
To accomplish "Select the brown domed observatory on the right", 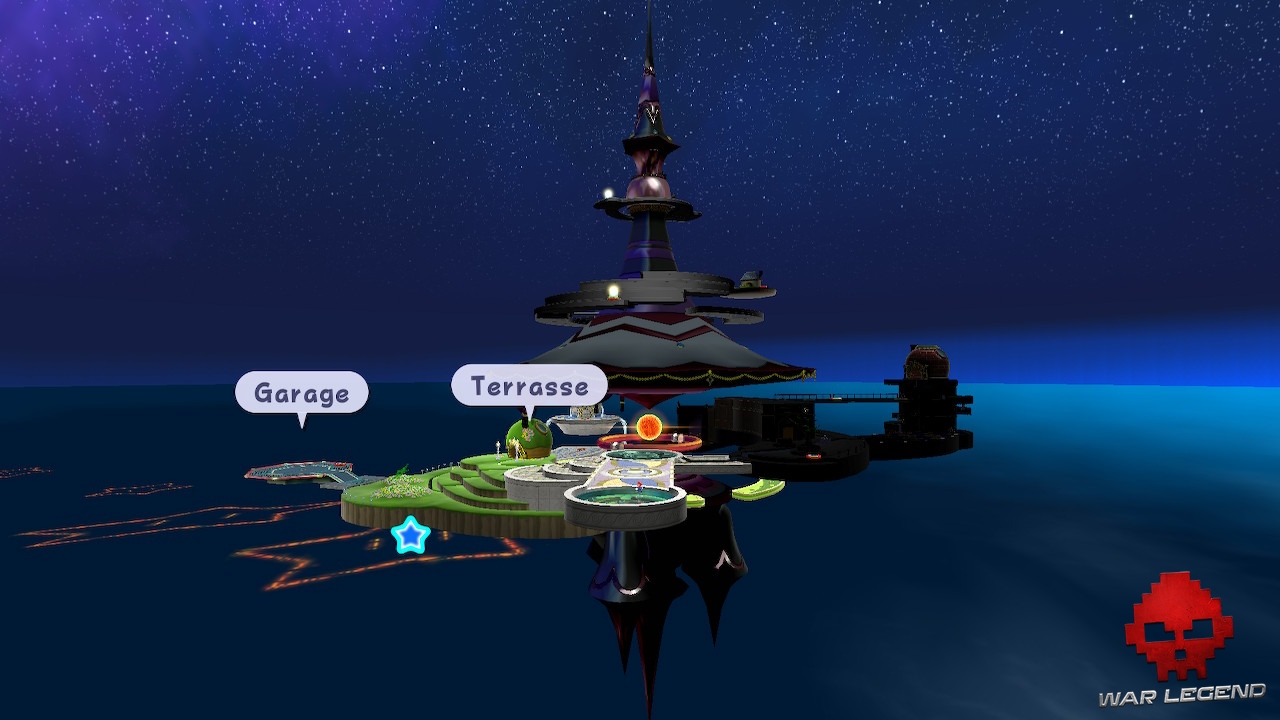I will 925,361.
